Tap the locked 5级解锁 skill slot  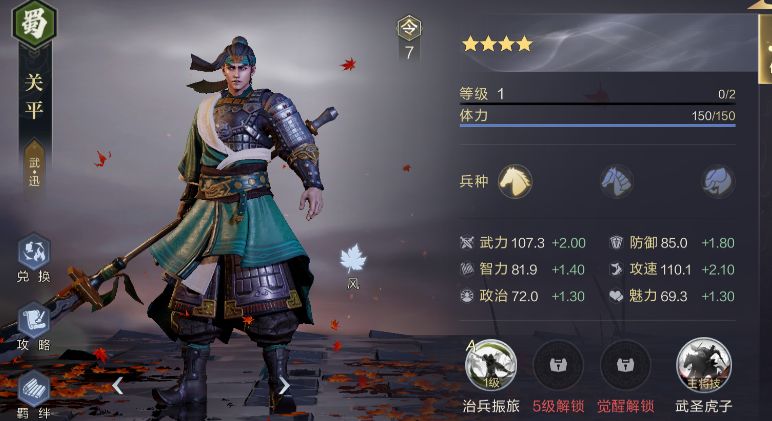point(557,364)
